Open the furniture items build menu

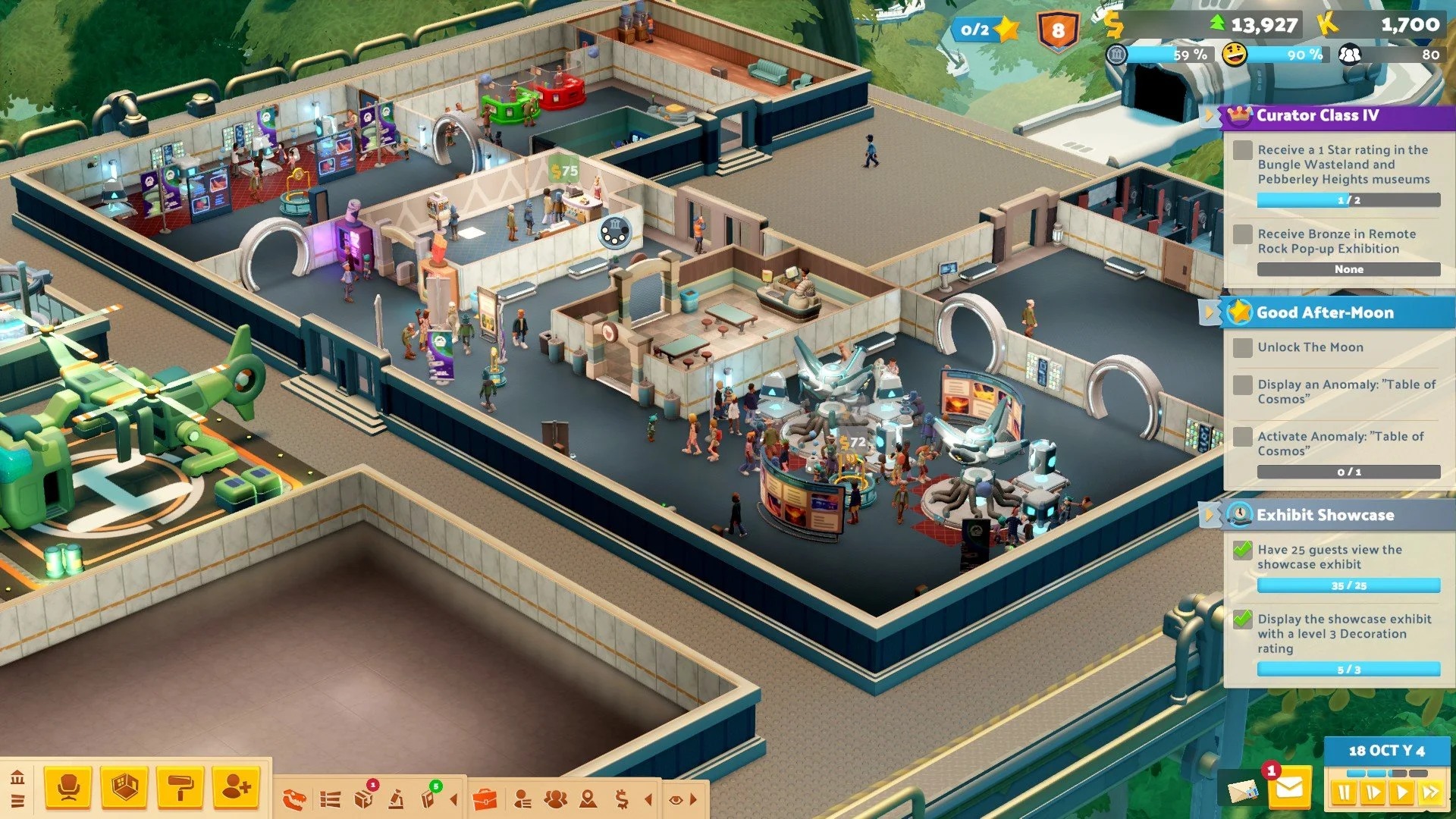68,788
